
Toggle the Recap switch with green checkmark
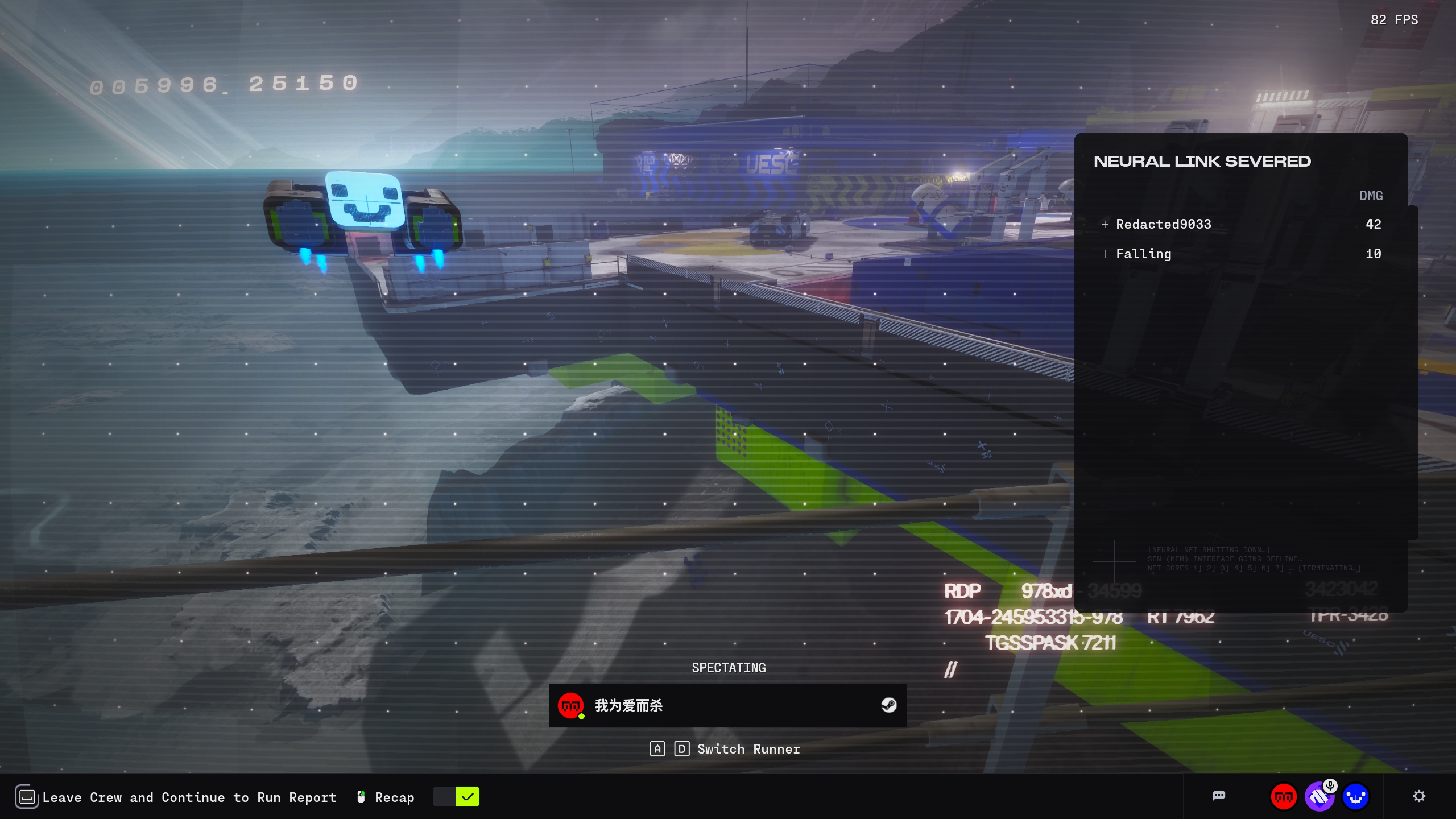(x=456, y=797)
